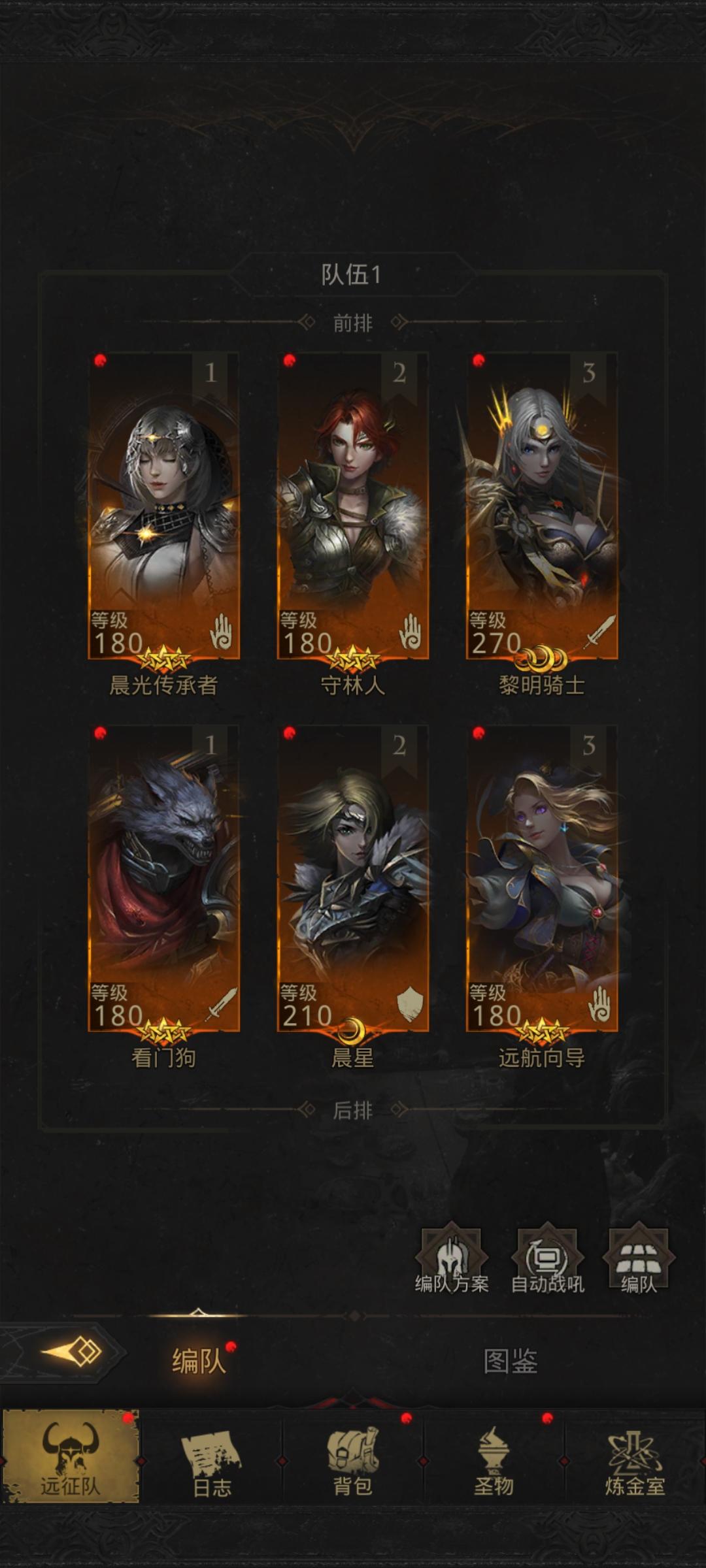Choose the 守林人 hero card

tap(353, 506)
